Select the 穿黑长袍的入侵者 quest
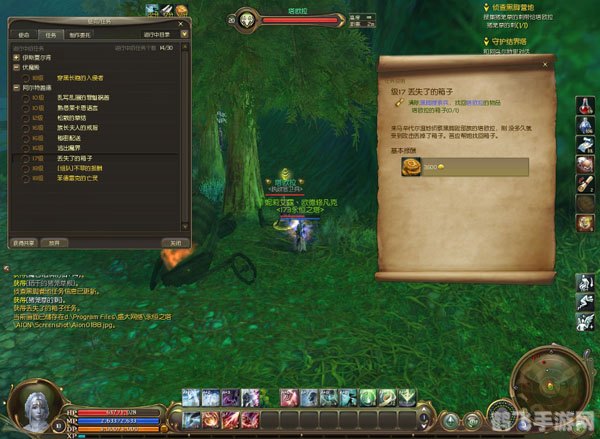This screenshot has height=439, width=600. pyautogui.click(x=80, y=77)
